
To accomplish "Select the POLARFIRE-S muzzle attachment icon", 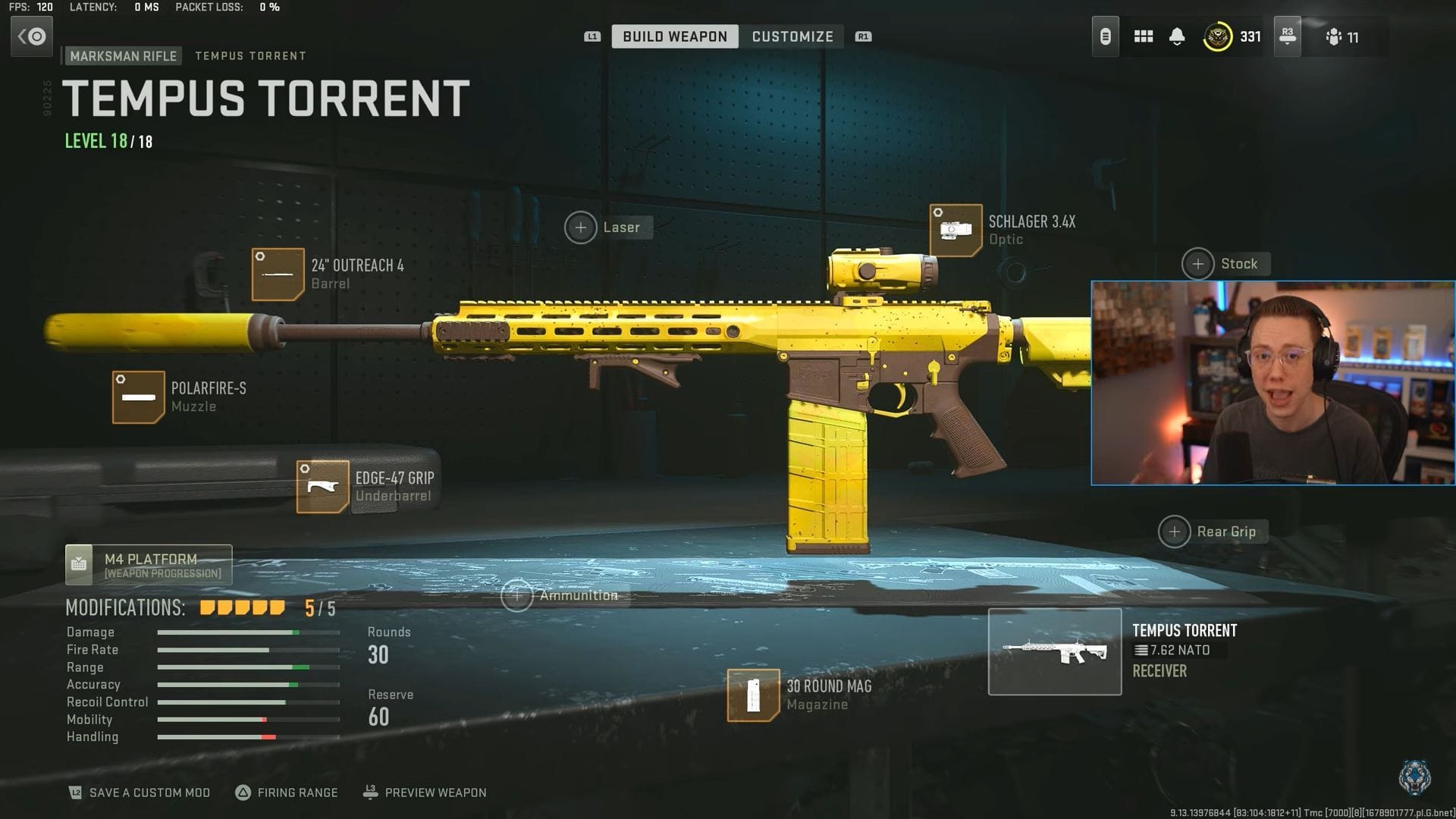I will tap(139, 397).
